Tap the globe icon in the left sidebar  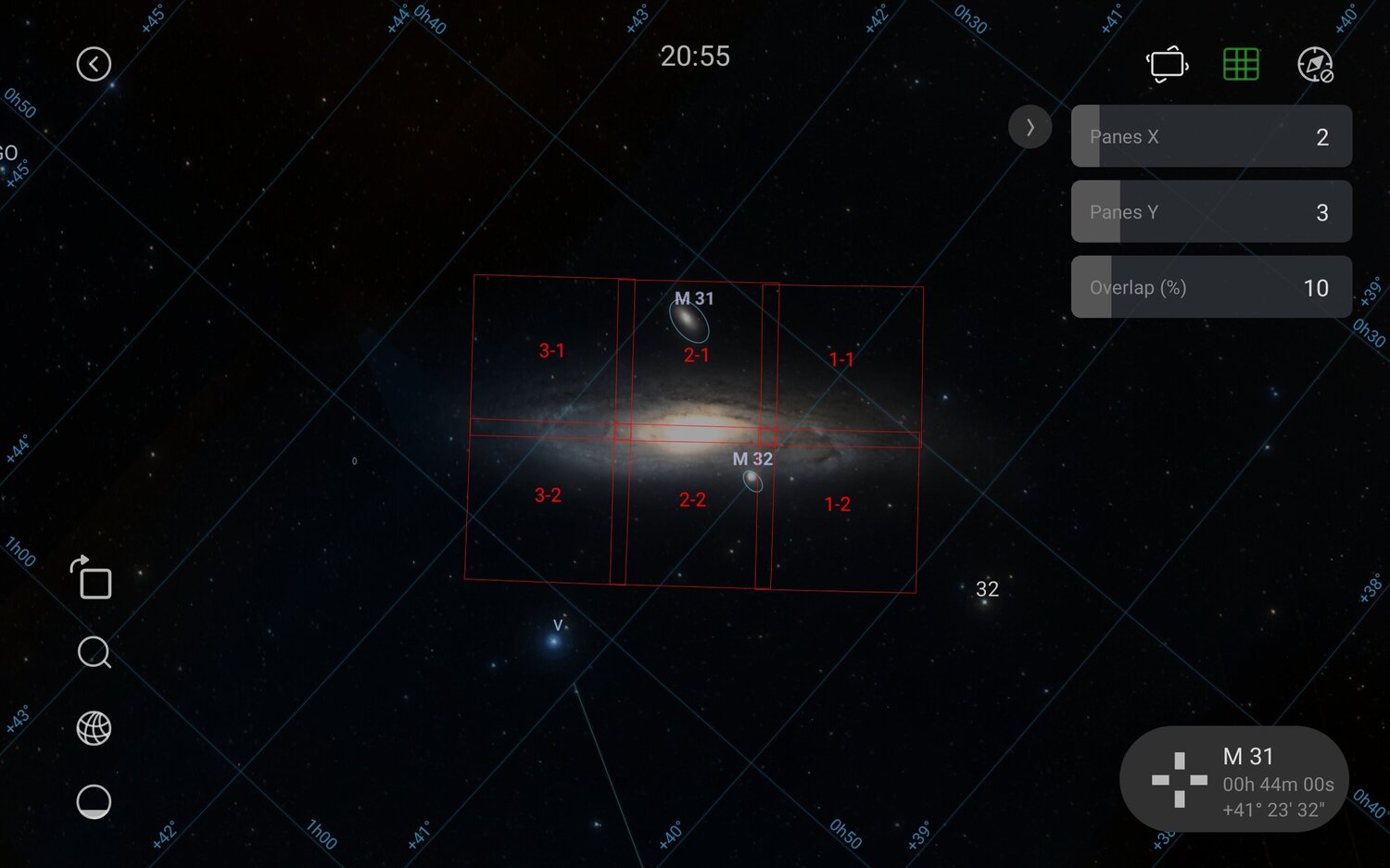coord(93,728)
